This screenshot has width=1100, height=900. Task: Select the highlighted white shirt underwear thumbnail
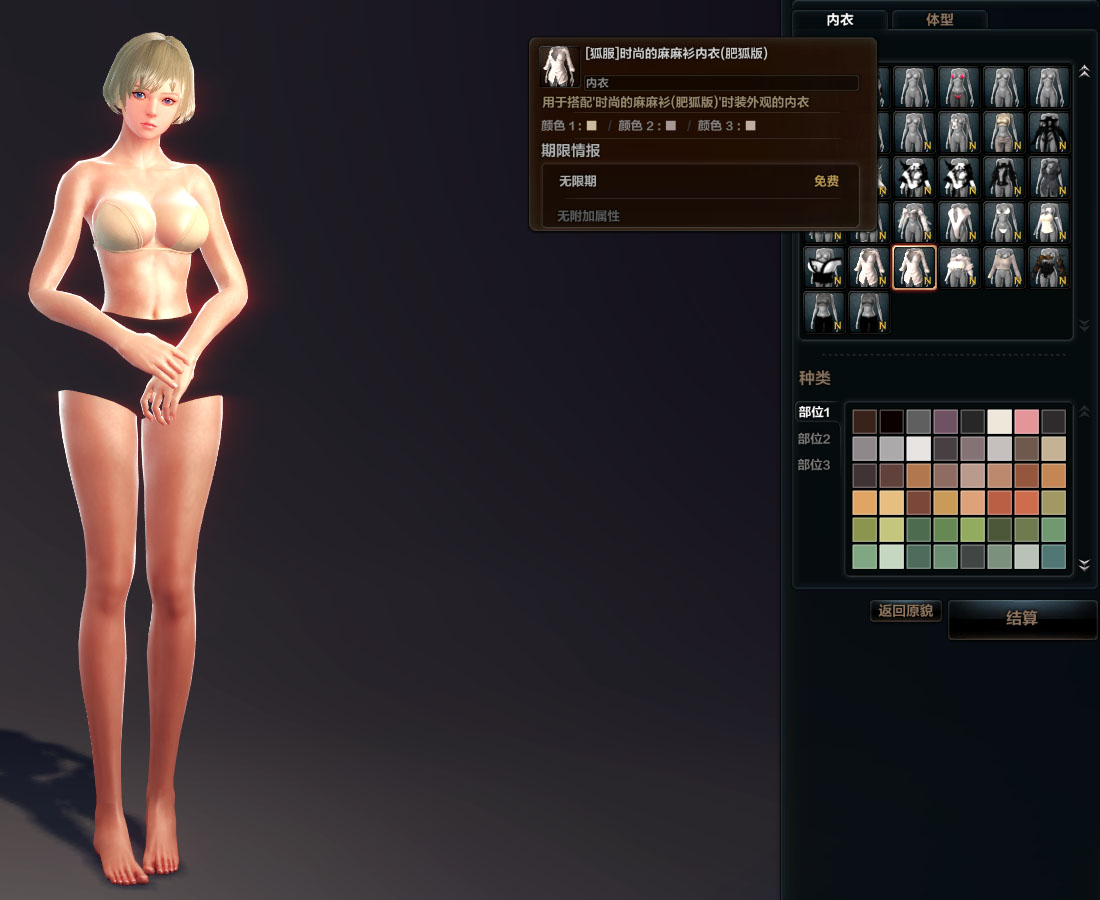coord(914,267)
